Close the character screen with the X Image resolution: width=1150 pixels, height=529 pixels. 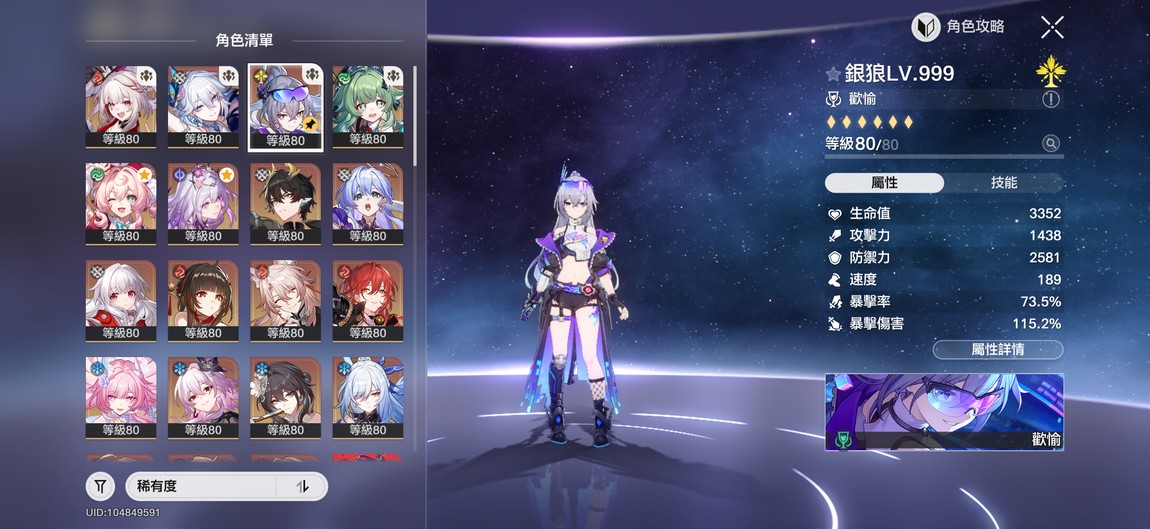(x=1051, y=27)
